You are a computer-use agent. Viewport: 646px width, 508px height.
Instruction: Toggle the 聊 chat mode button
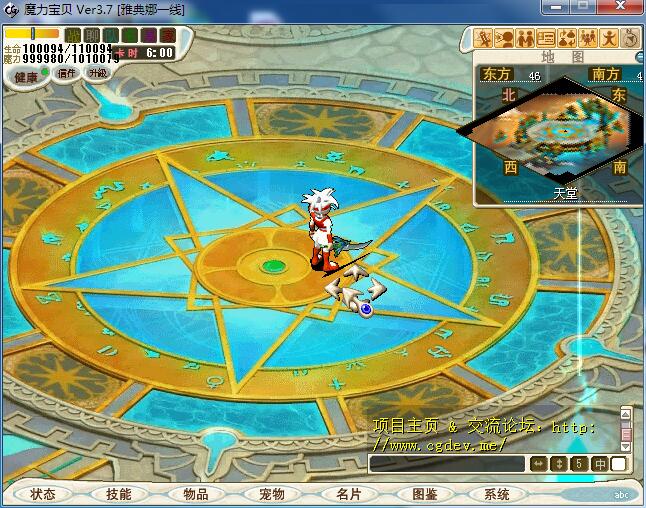pyautogui.click(x=92, y=35)
